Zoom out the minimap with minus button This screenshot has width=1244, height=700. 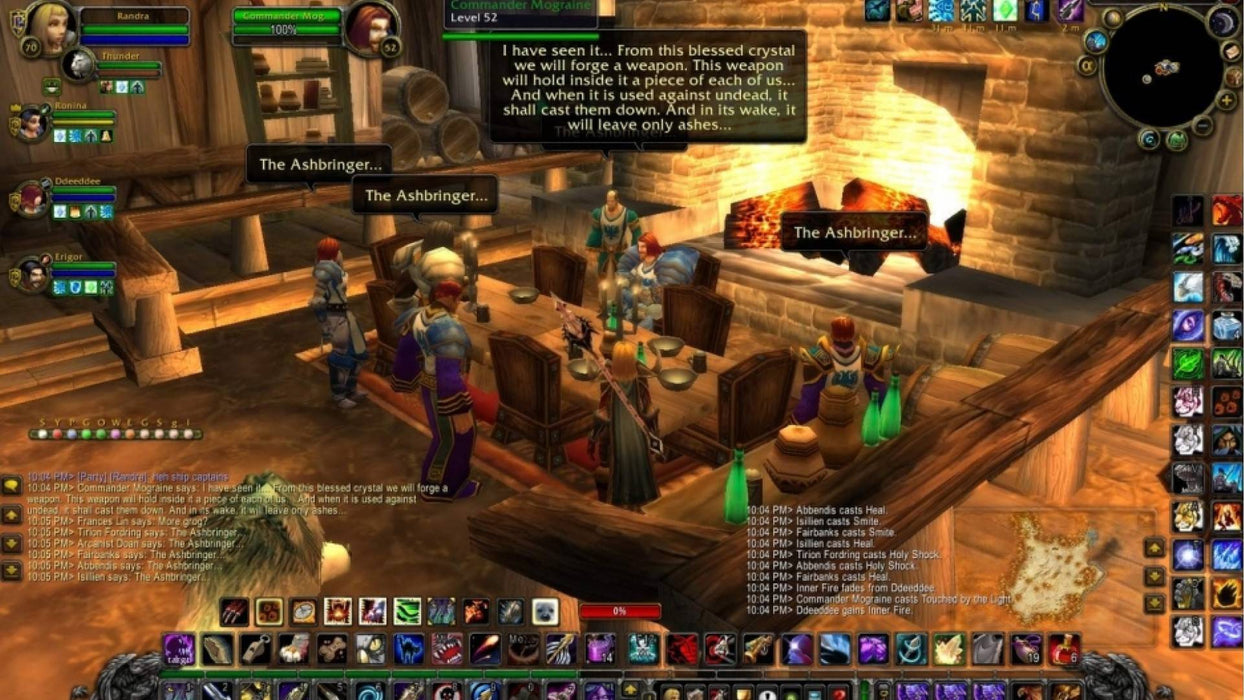(1202, 125)
